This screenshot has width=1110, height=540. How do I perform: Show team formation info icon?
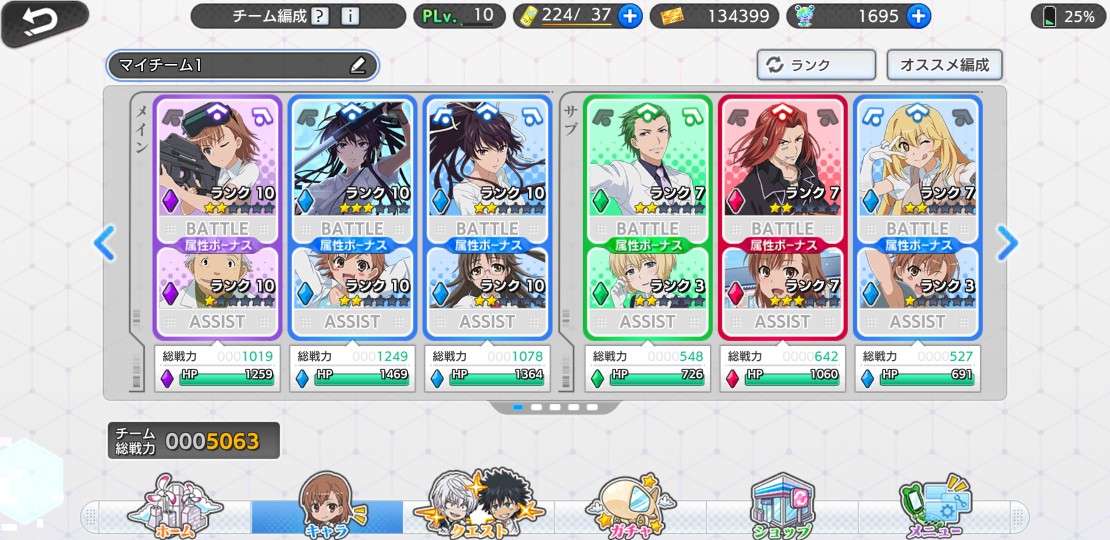pyautogui.click(x=349, y=16)
